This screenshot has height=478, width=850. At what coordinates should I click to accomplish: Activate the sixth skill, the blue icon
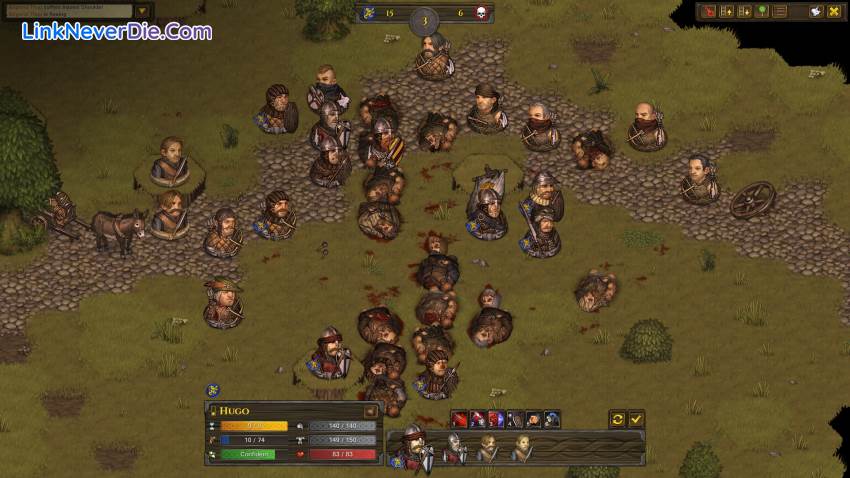click(x=551, y=419)
